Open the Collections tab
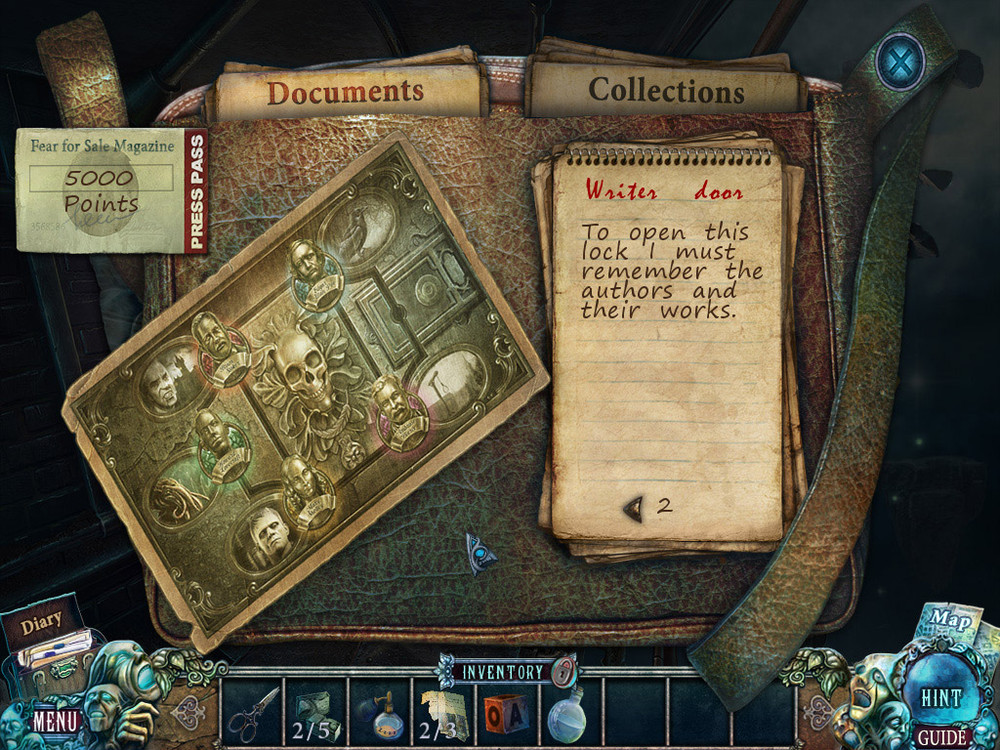Screen dimensions: 1000x750 pyautogui.click(x=666, y=91)
